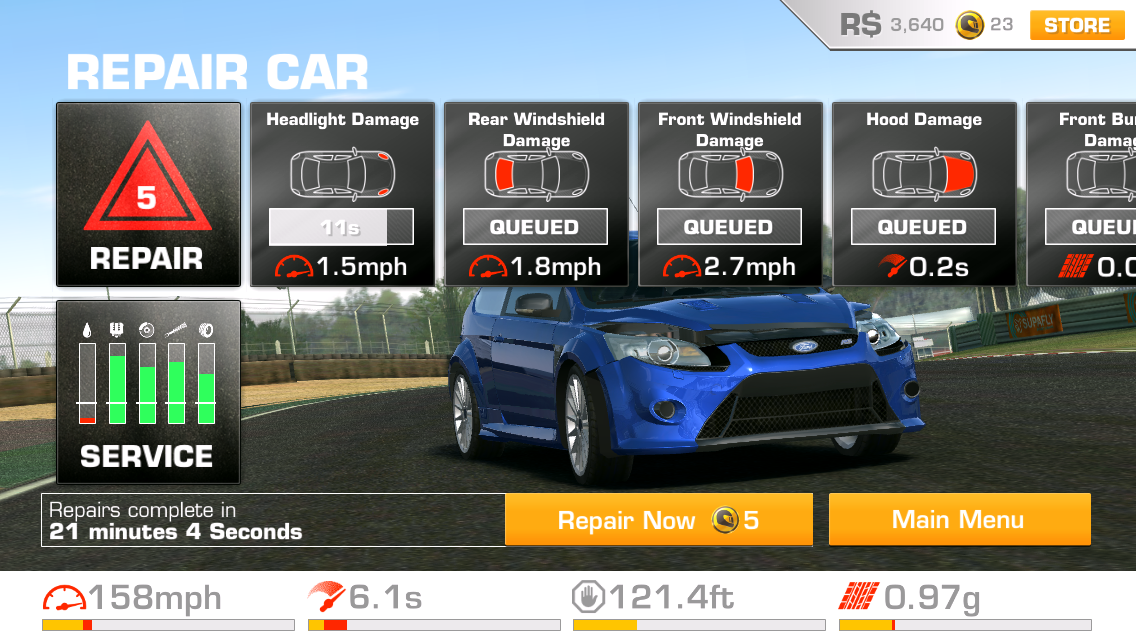
Task: Select the Front Windshield Damage card
Action: coord(730,194)
